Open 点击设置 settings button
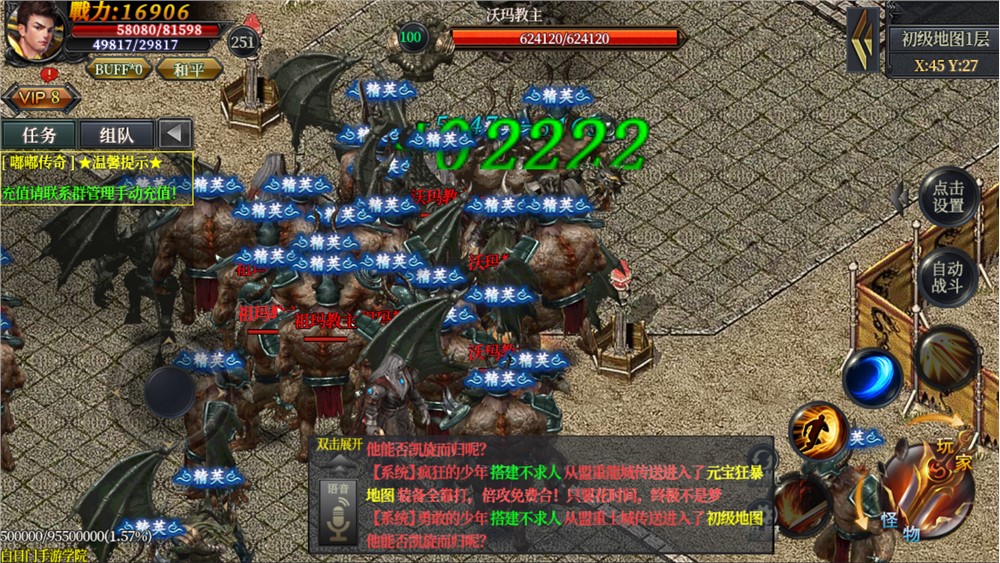The width and height of the screenshot is (1000, 563). (948, 196)
